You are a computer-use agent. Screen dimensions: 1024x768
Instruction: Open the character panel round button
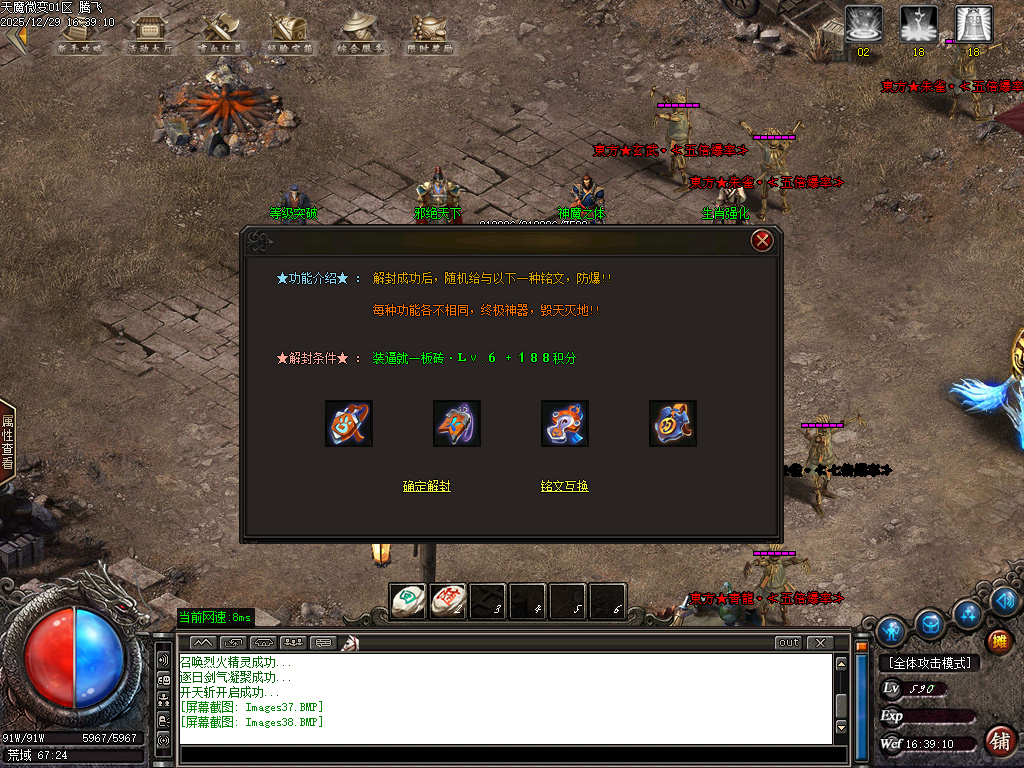click(891, 630)
